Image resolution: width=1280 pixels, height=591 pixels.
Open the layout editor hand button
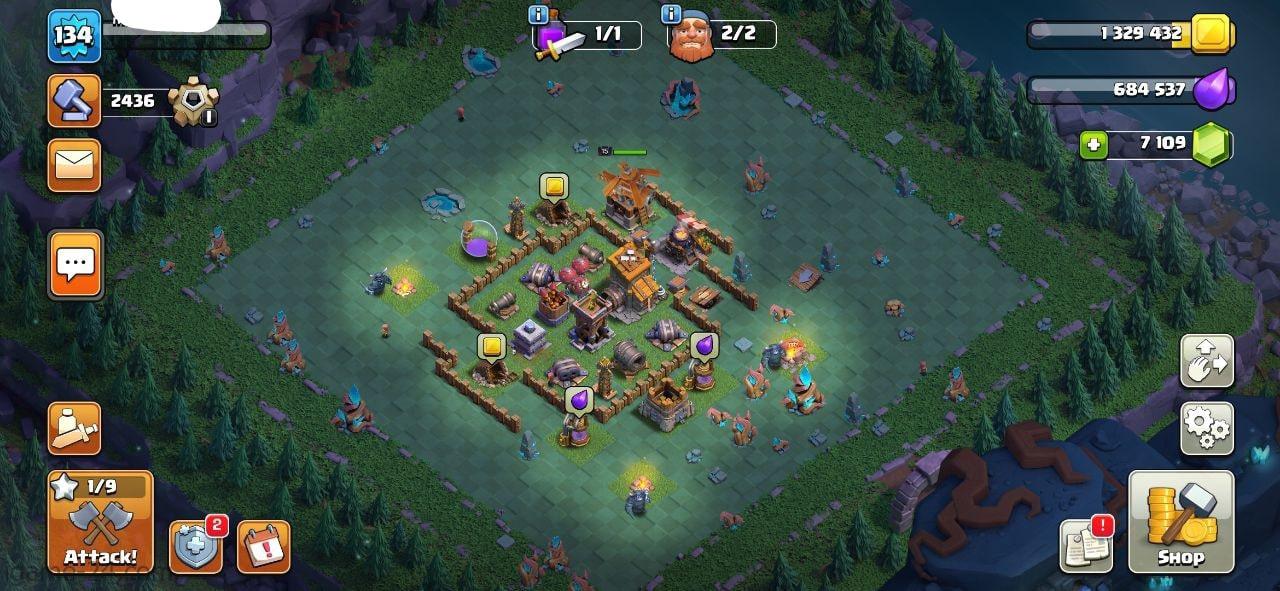point(1207,361)
